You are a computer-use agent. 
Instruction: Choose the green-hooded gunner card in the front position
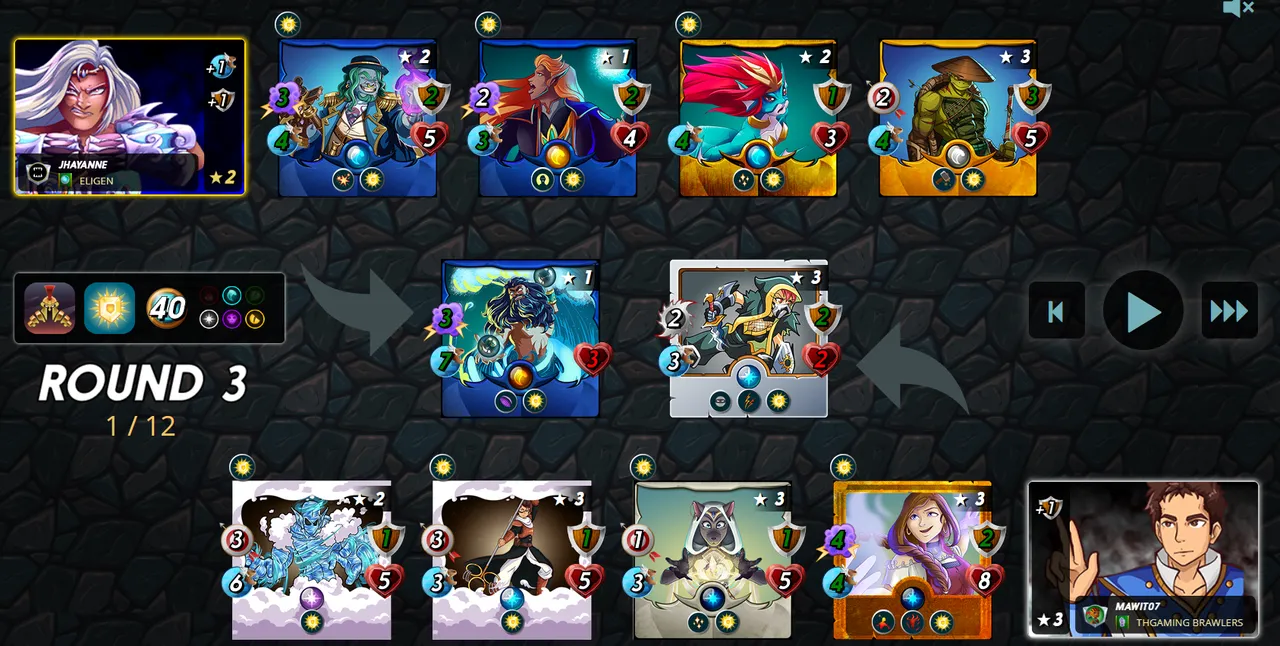click(x=748, y=338)
